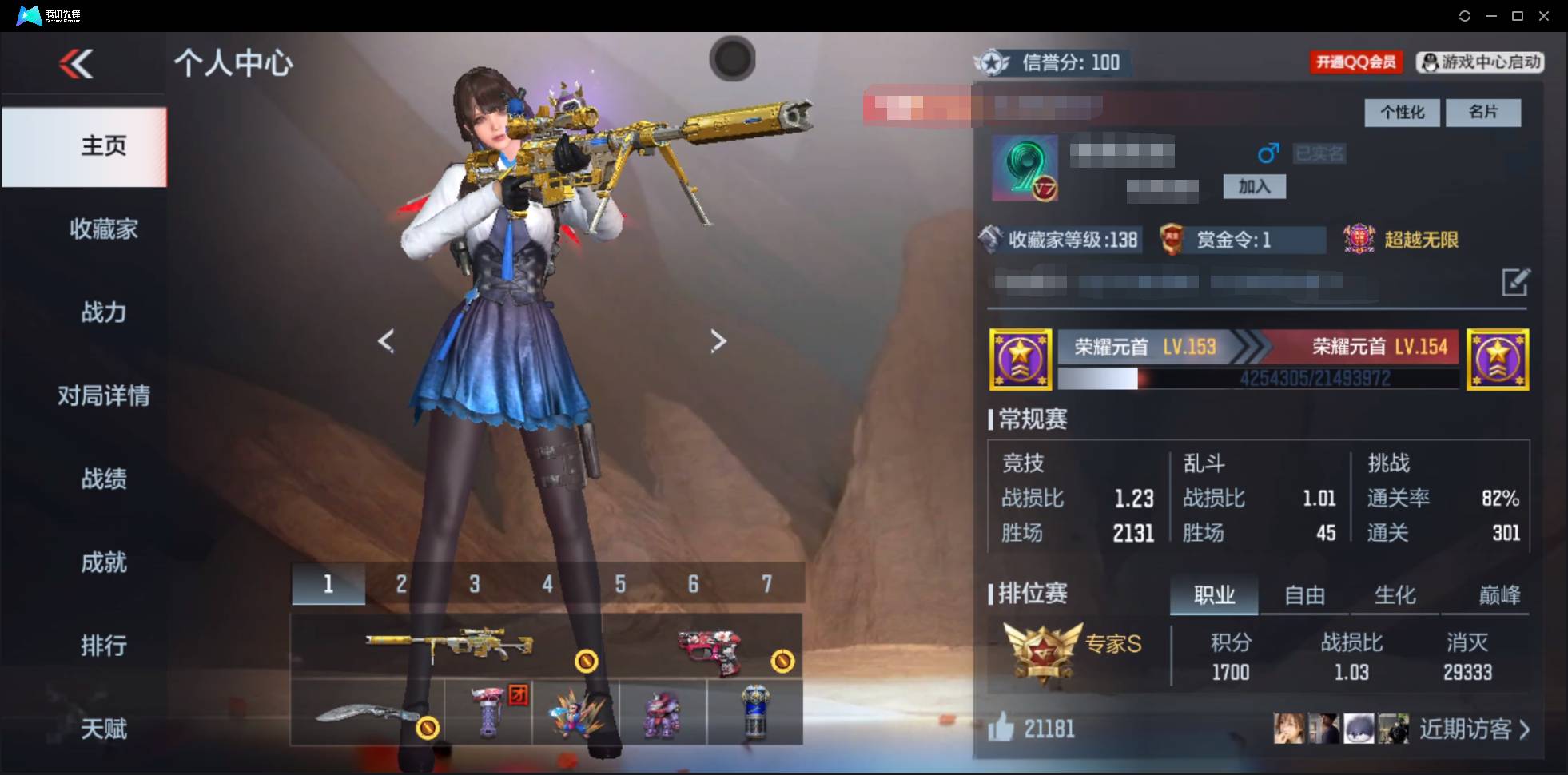
Task: Open 近期访客 recent visitors list
Action: (1467, 728)
